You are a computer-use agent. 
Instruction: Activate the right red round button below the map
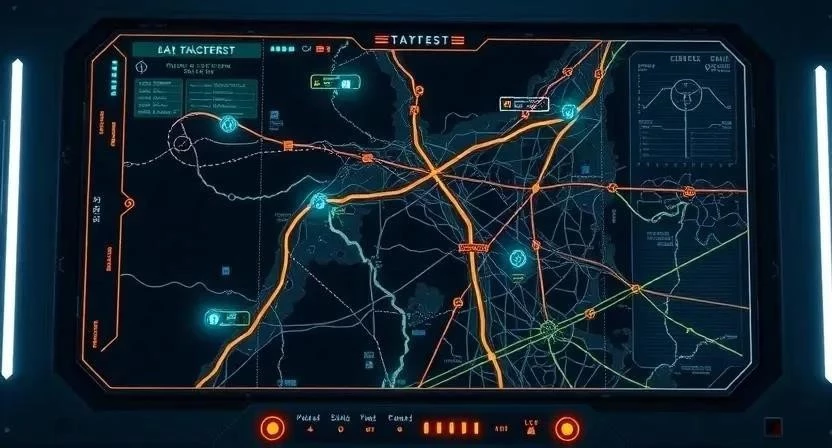pyautogui.click(x=567, y=428)
